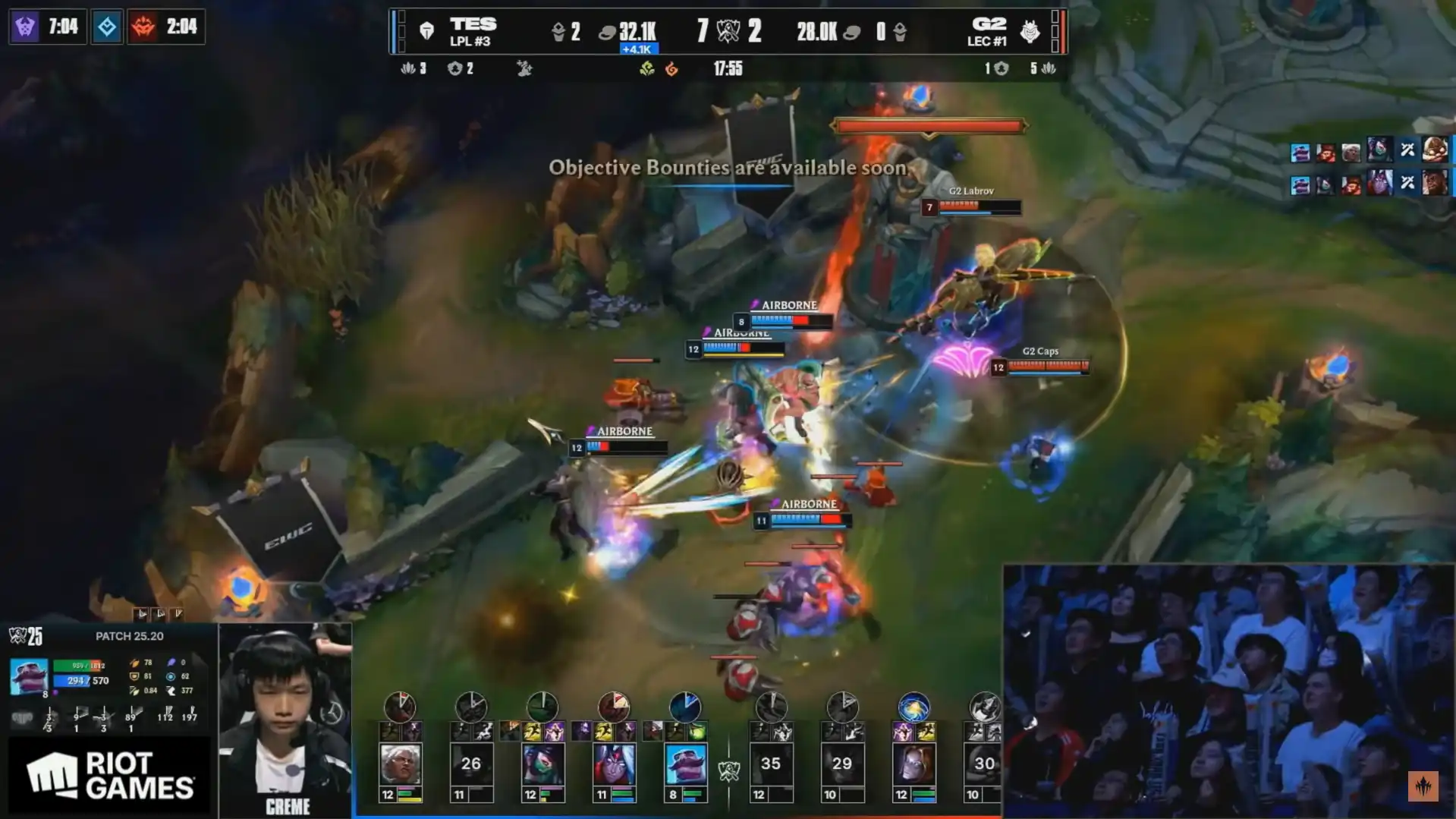Select the auburn-haired champion portrait on G2's side
Viewport: 1456px width, 819px height.
pos(914,764)
